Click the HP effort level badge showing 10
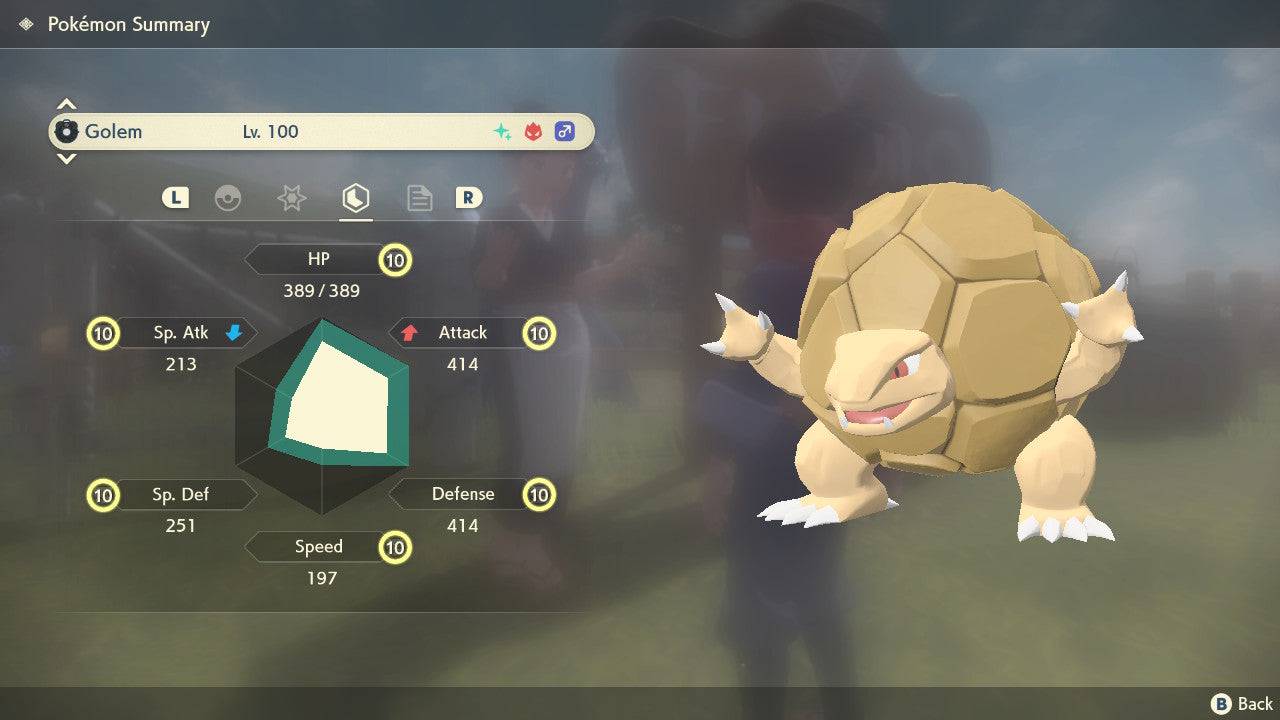1280x720 pixels. click(x=394, y=259)
